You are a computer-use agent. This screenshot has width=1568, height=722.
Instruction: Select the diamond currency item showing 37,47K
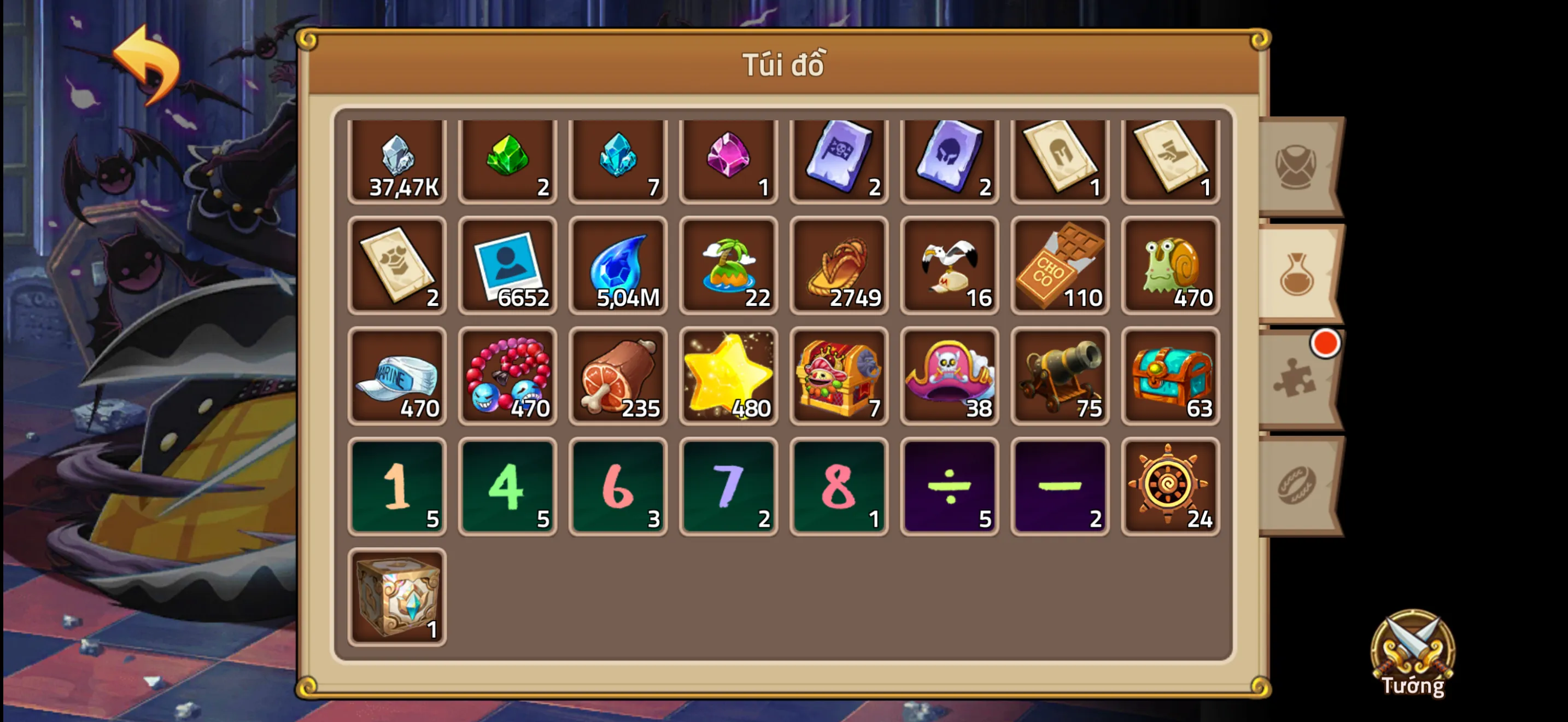click(397, 161)
